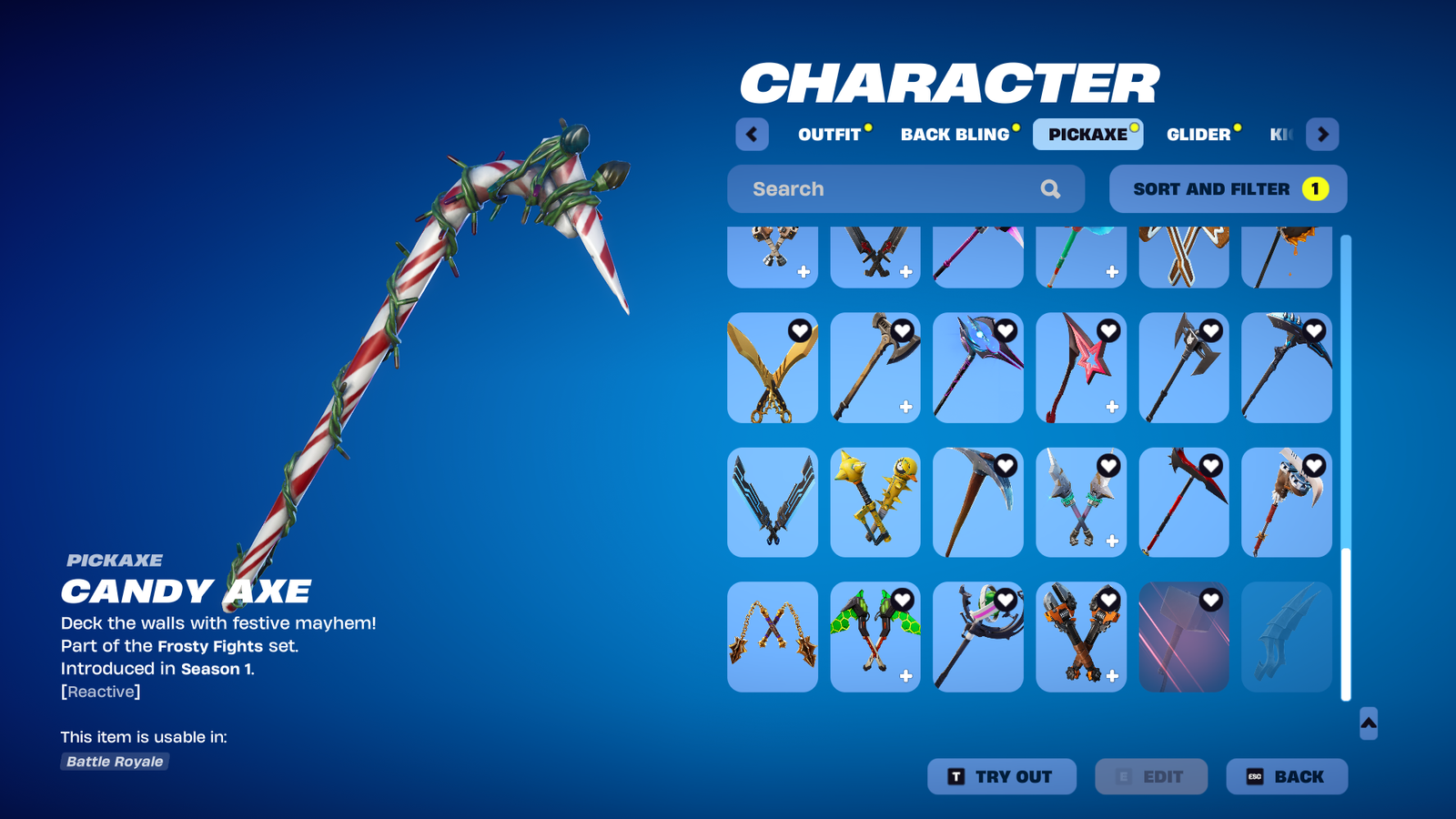Select the blue crossed blades pickaxe
1456x819 pixels.
point(773,502)
